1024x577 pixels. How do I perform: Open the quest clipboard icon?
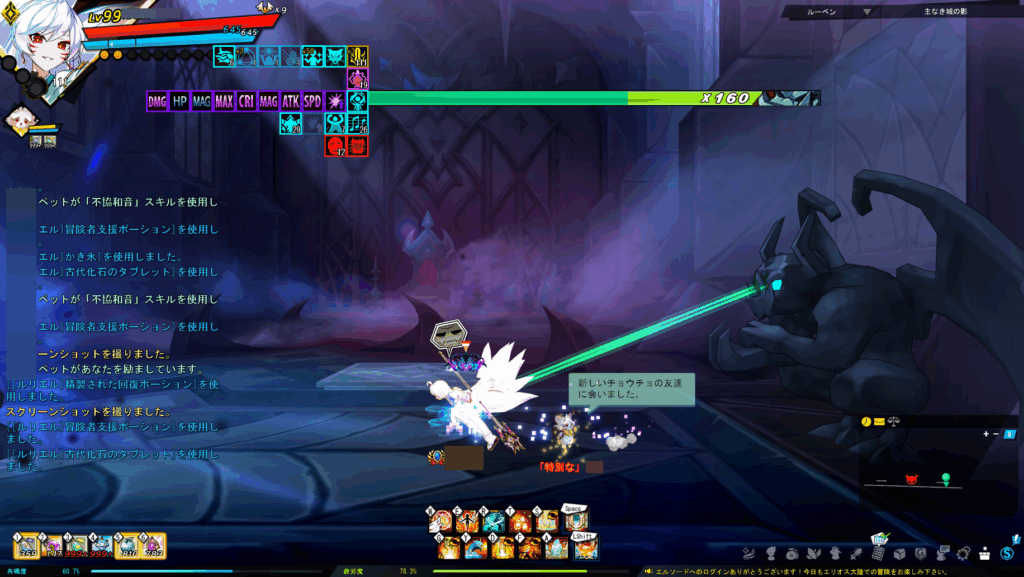pos(878,549)
